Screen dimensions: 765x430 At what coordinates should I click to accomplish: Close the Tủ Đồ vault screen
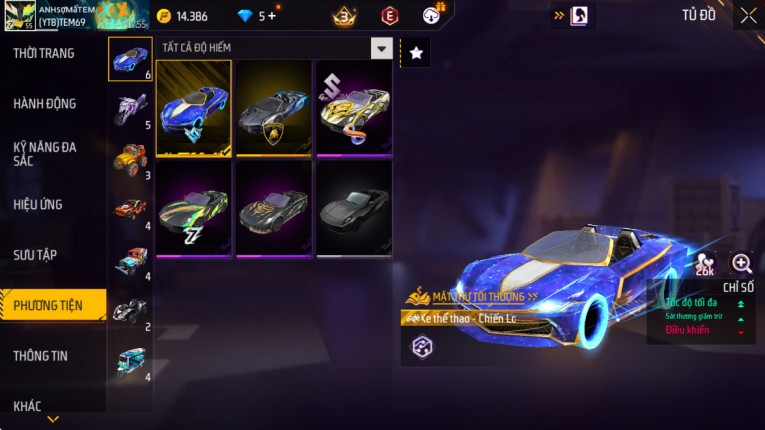[748, 15]
